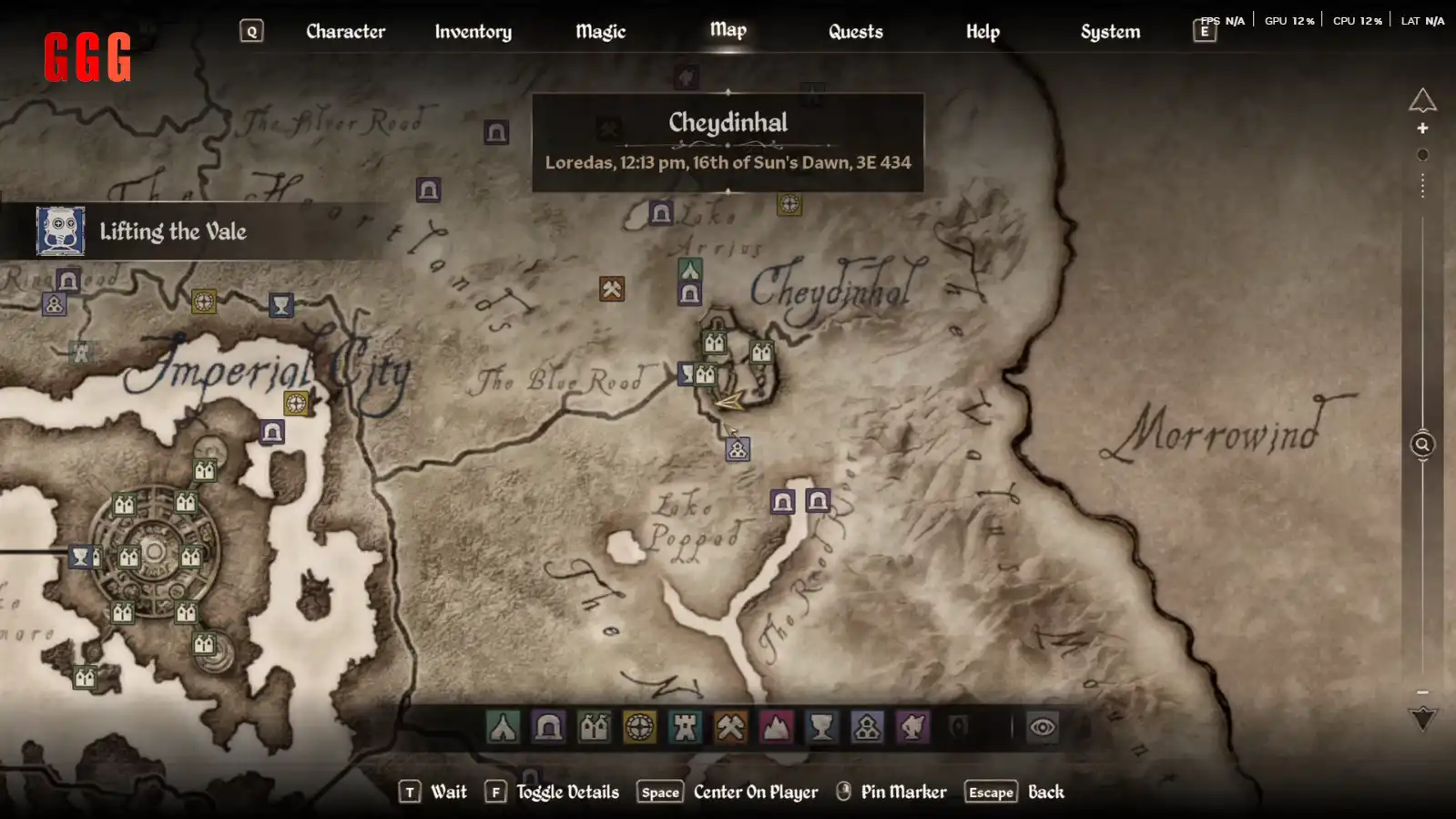Image resolution: width=1456 pixels, height=819 pixels.
Task: Click the zoom-out minus button
Action: tap(1422, 692)
